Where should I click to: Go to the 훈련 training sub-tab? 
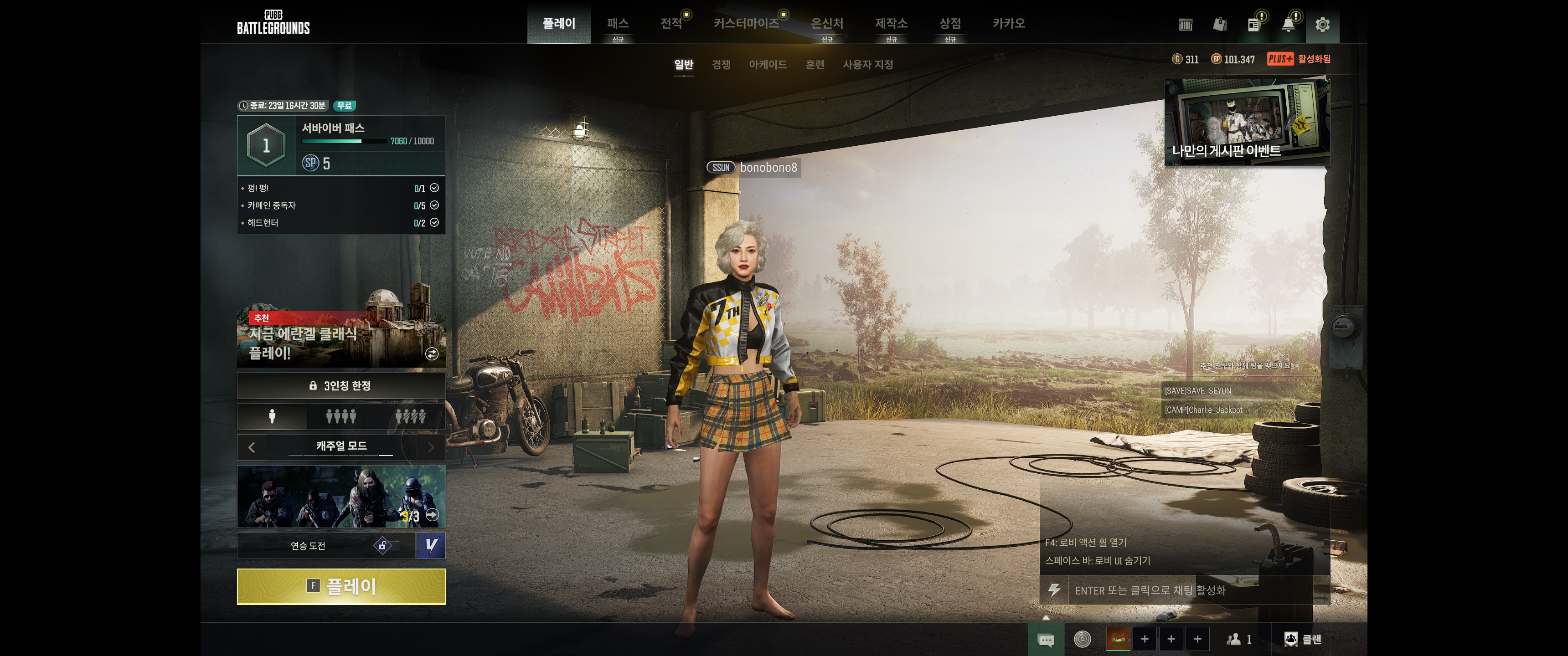[x=815, y=65]
